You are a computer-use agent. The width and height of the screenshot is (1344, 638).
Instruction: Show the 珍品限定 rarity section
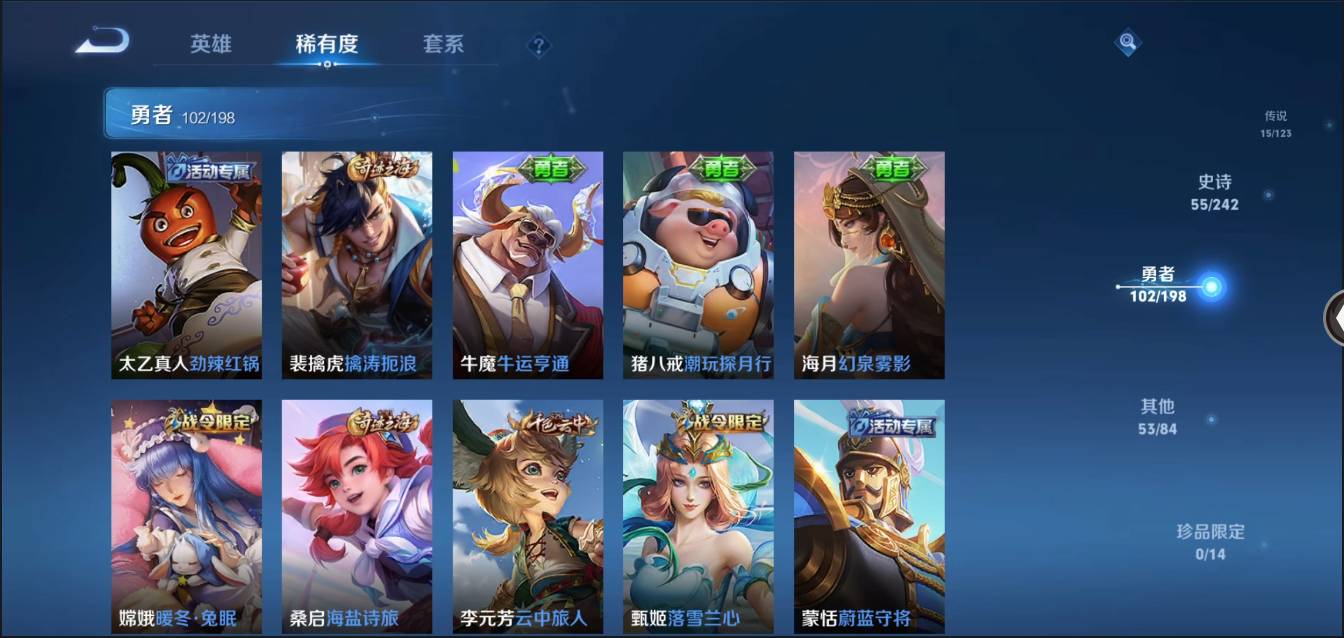pos(1210,541)
